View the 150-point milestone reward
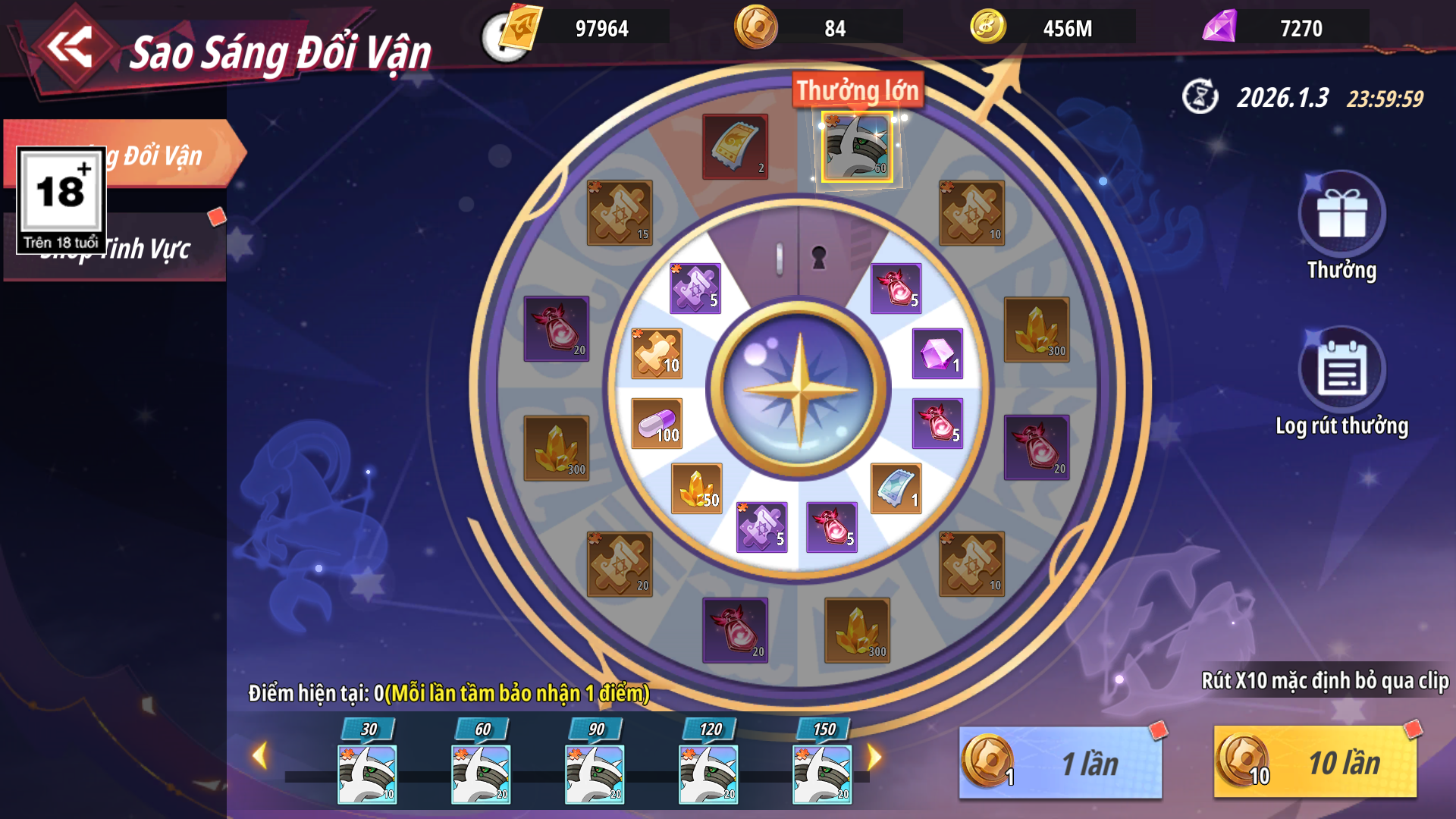This screenshot has height=819, width=1456. pyautogui.click(x=822, y=773)
